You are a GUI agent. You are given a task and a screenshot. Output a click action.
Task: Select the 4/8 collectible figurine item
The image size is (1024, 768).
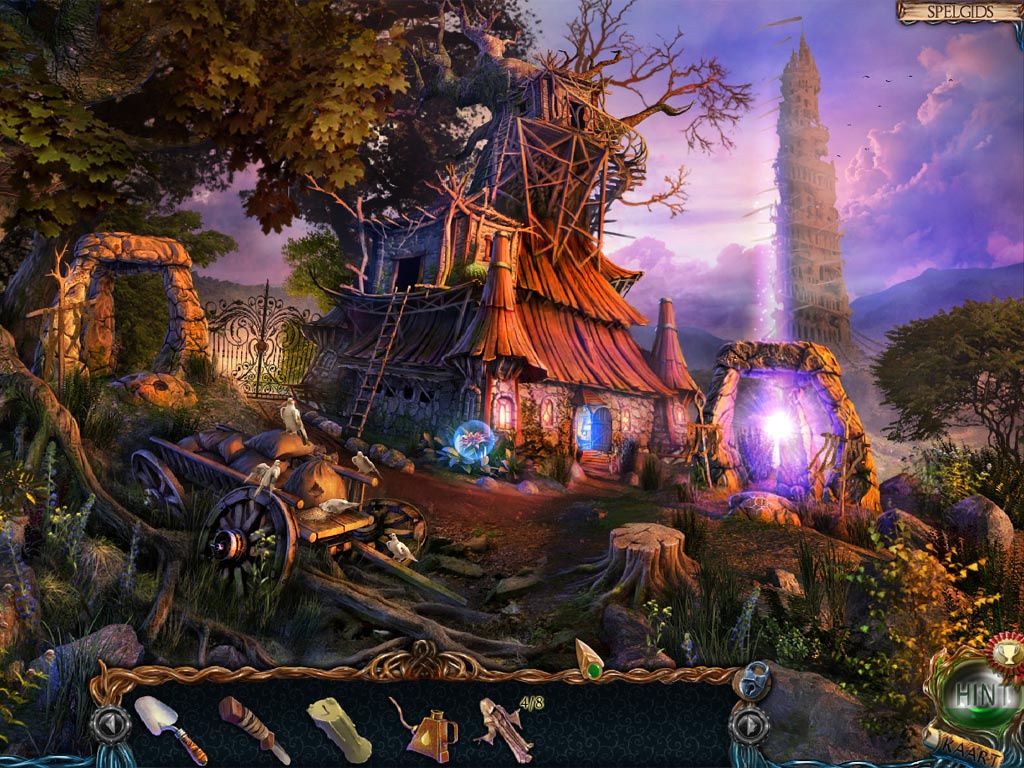click(505, 730)
